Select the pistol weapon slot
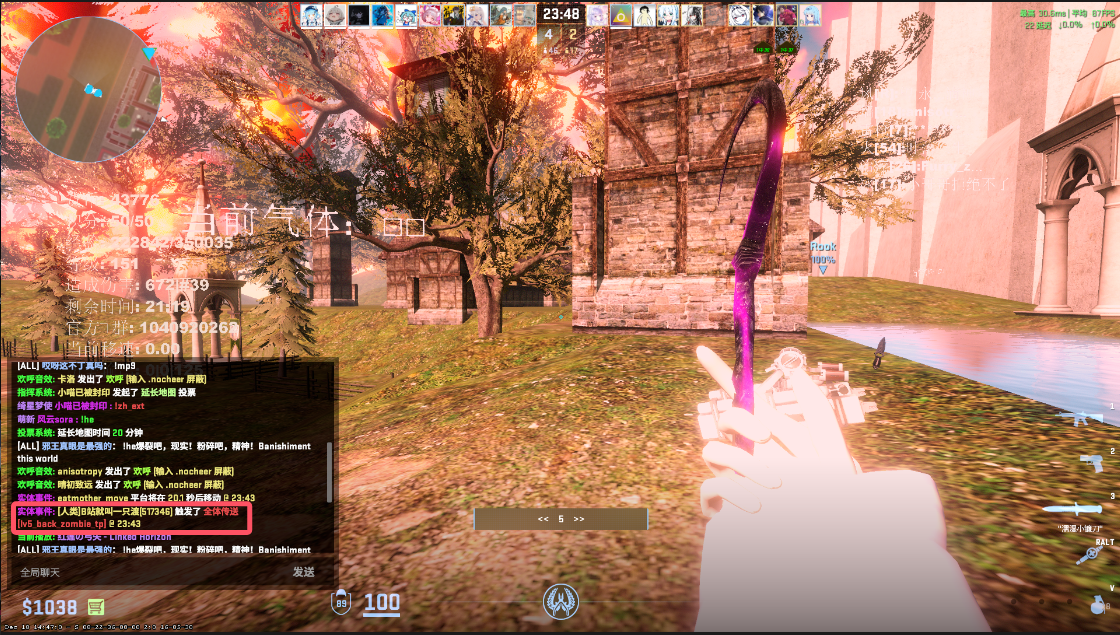 [1090, 461]
